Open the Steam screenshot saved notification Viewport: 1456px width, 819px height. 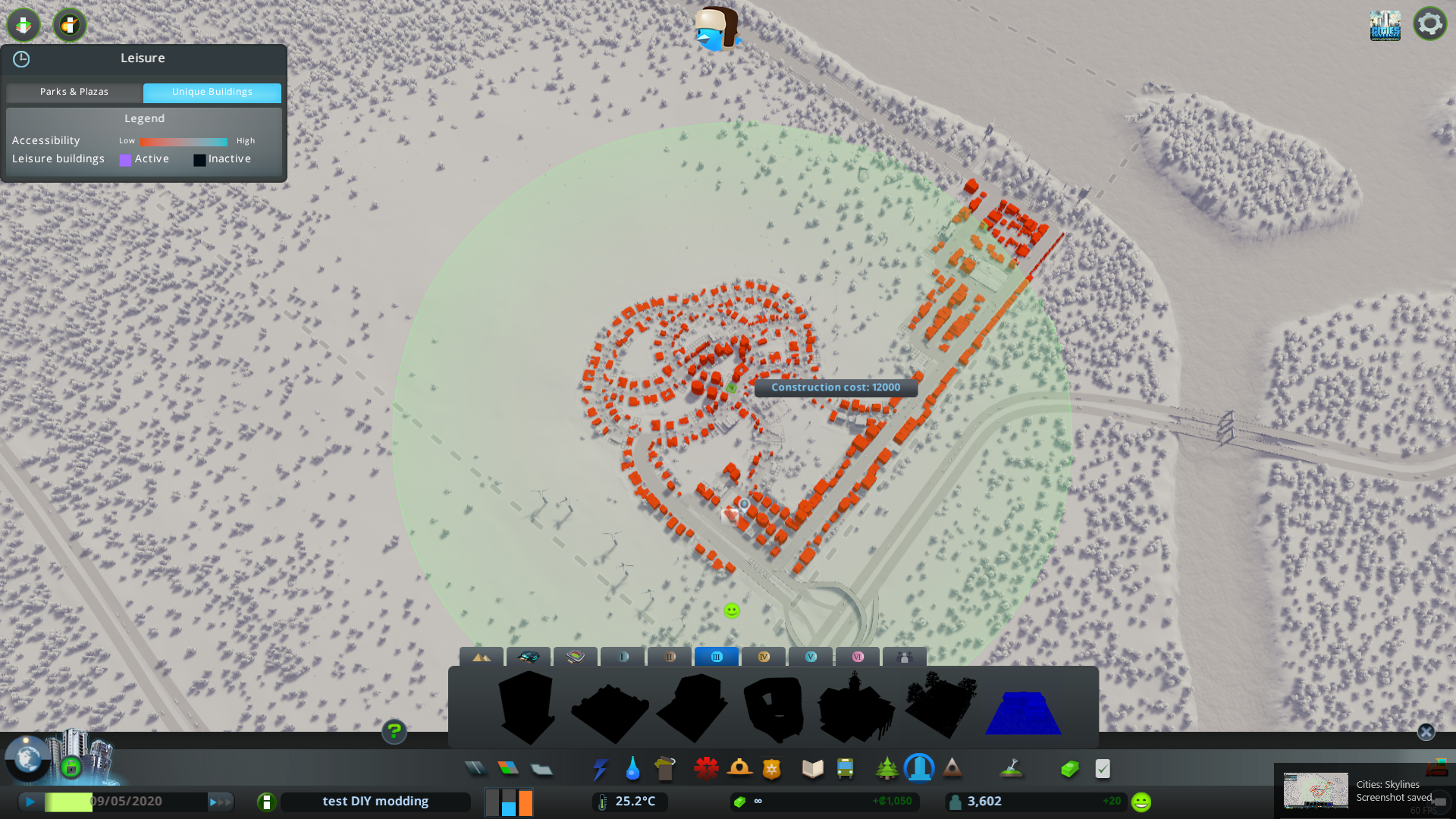tap(1357, 791)
